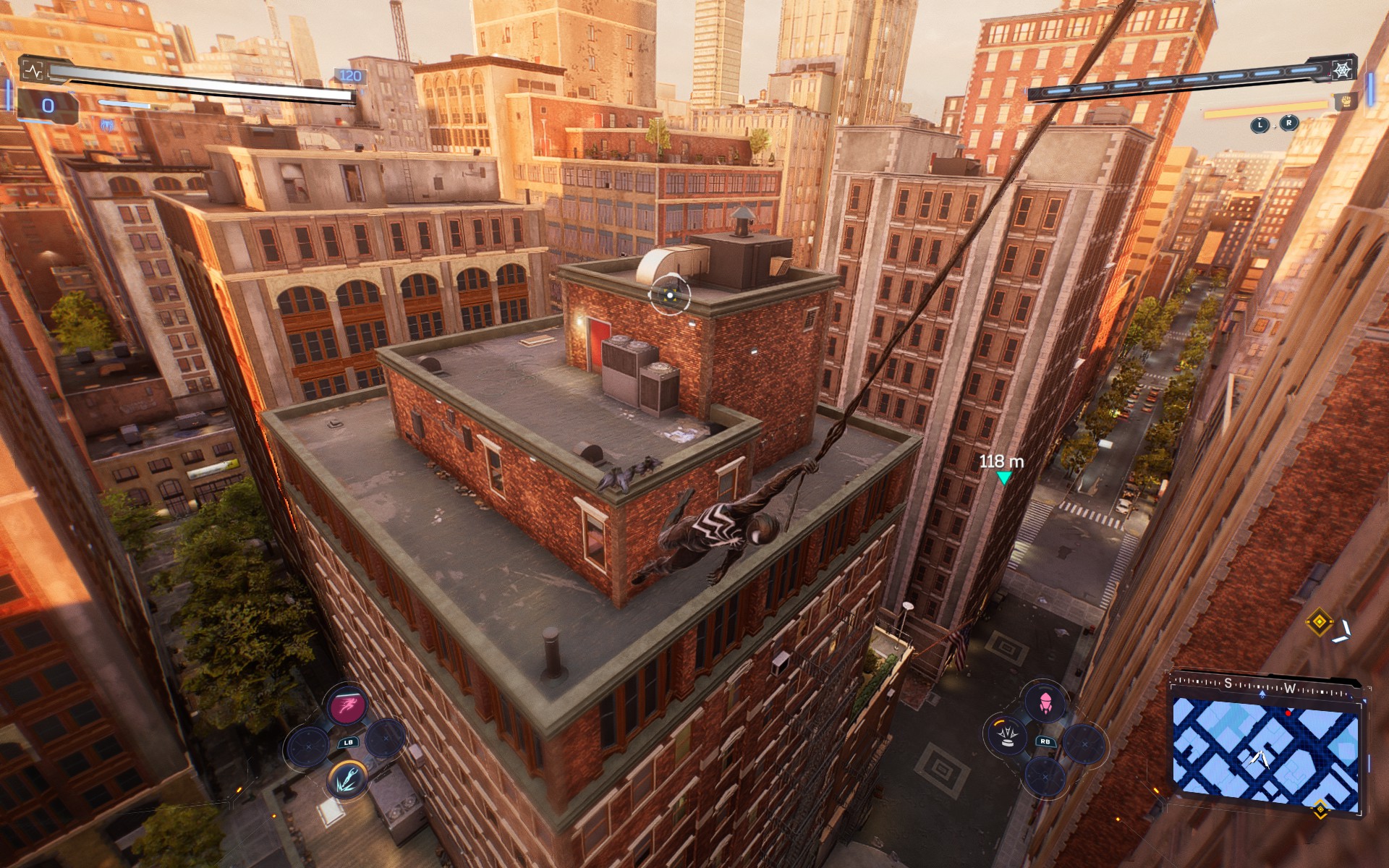Click the R stick prompt at top right

(1288, 124)
